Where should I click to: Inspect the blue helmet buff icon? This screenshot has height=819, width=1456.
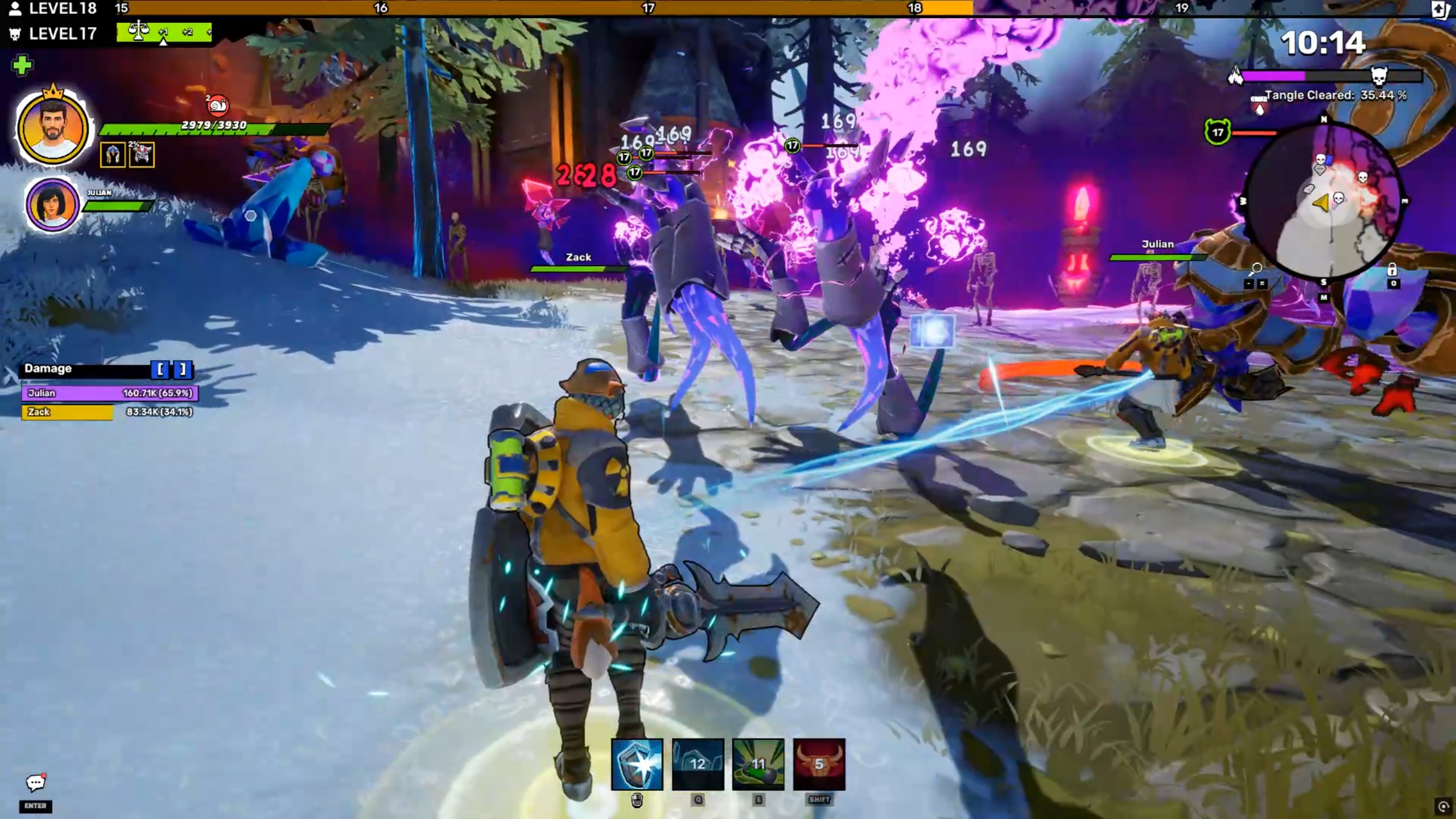pos(112,155)
